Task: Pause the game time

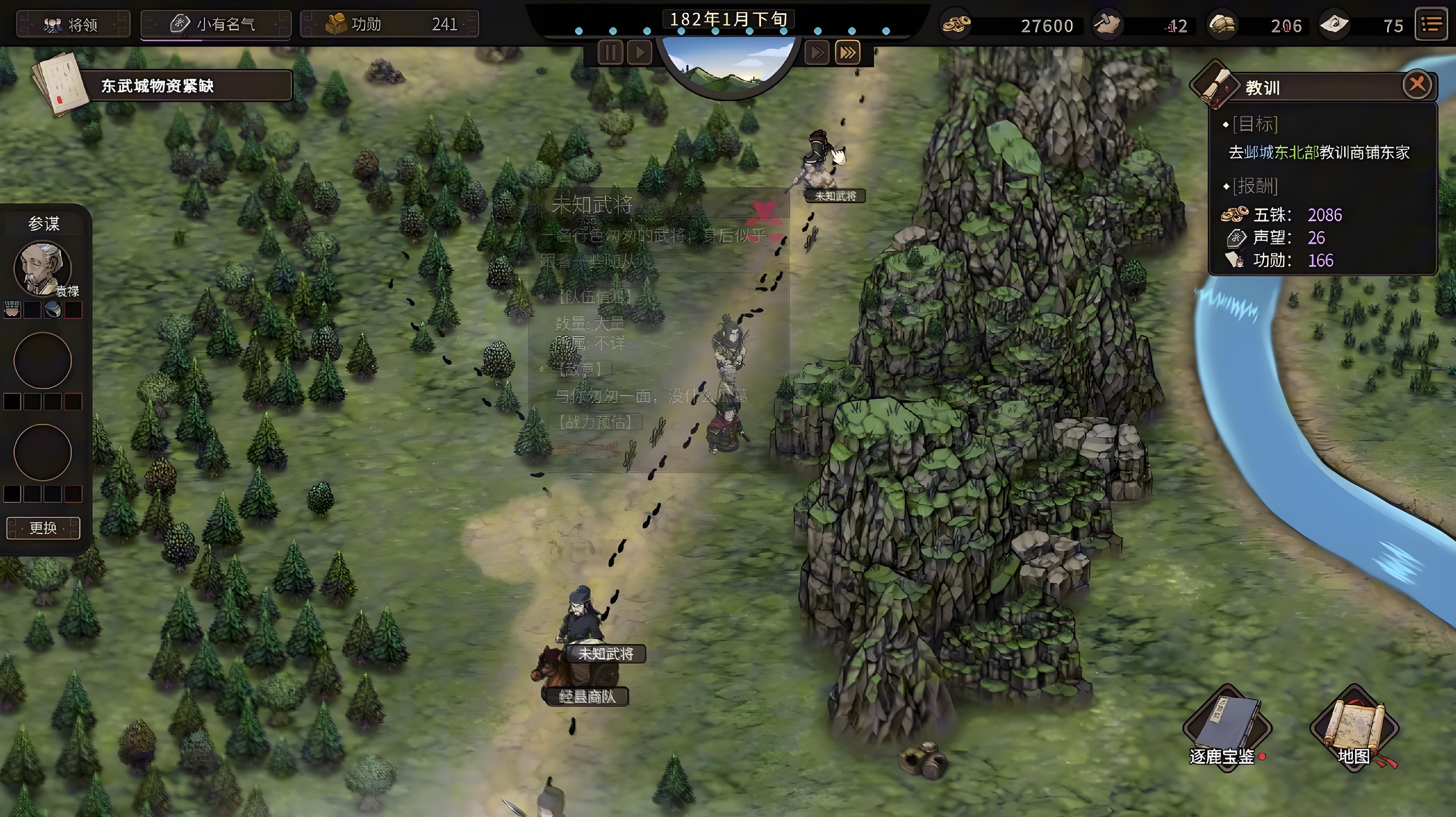Action: 610,53
